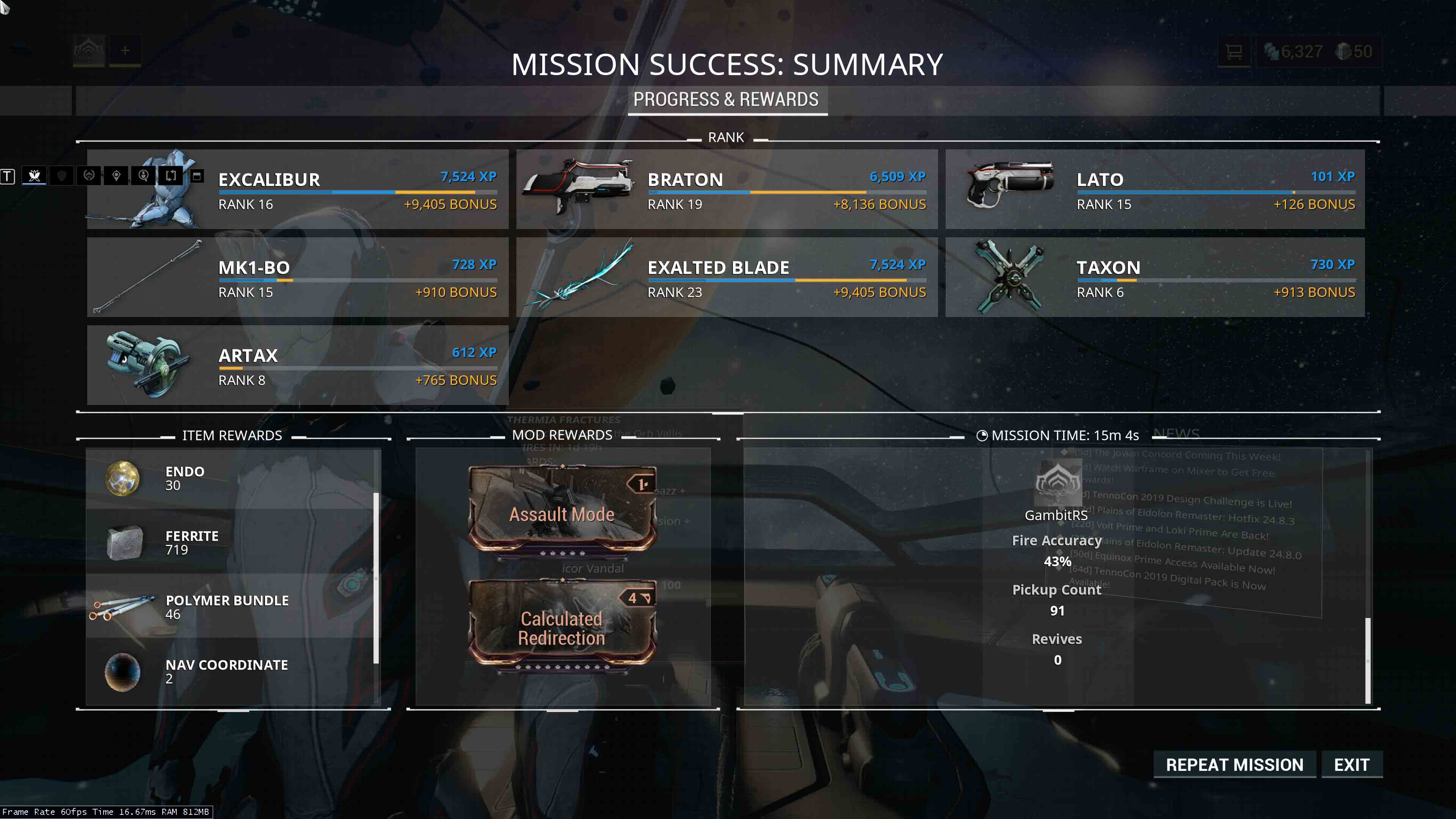Image resolution: width=1456 pixels, height=819 pixels.
Task: Select the MK1-Bo rank panel
Action: coord(298,277)
